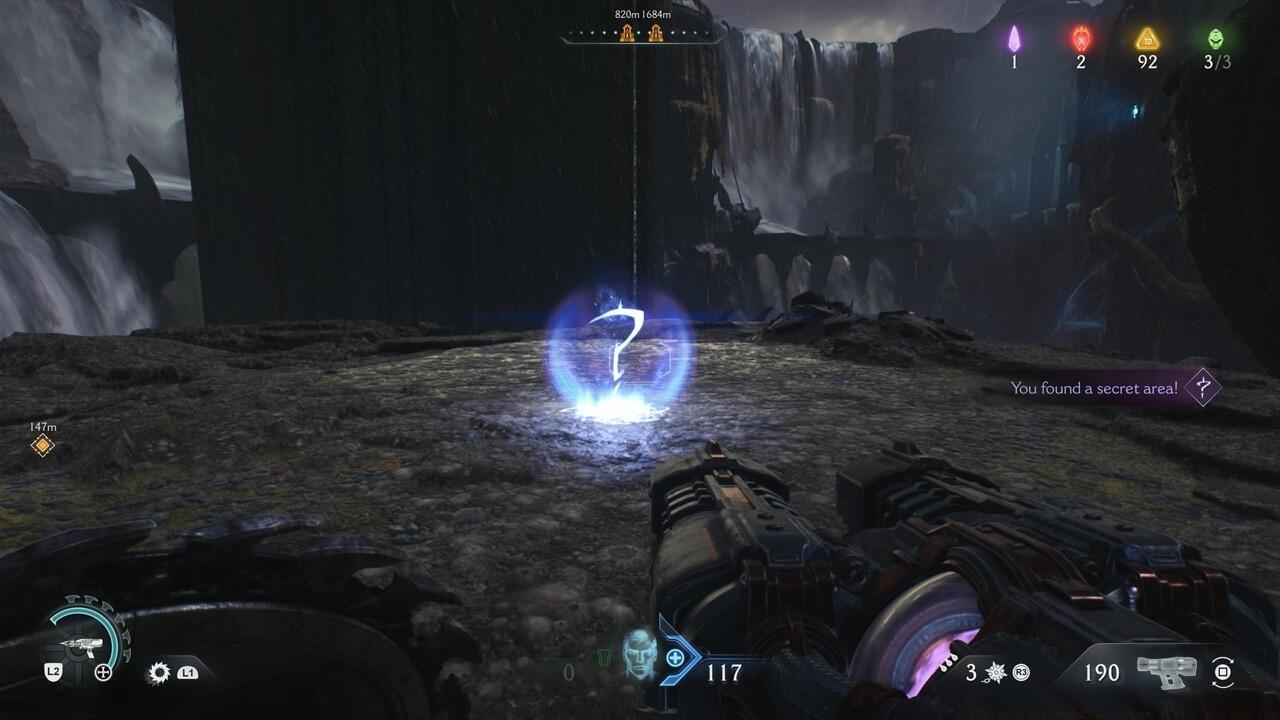Choose the spiked melee charge icon
The width and height of the screenshot is (1280, 720).
tap(997, 672)
